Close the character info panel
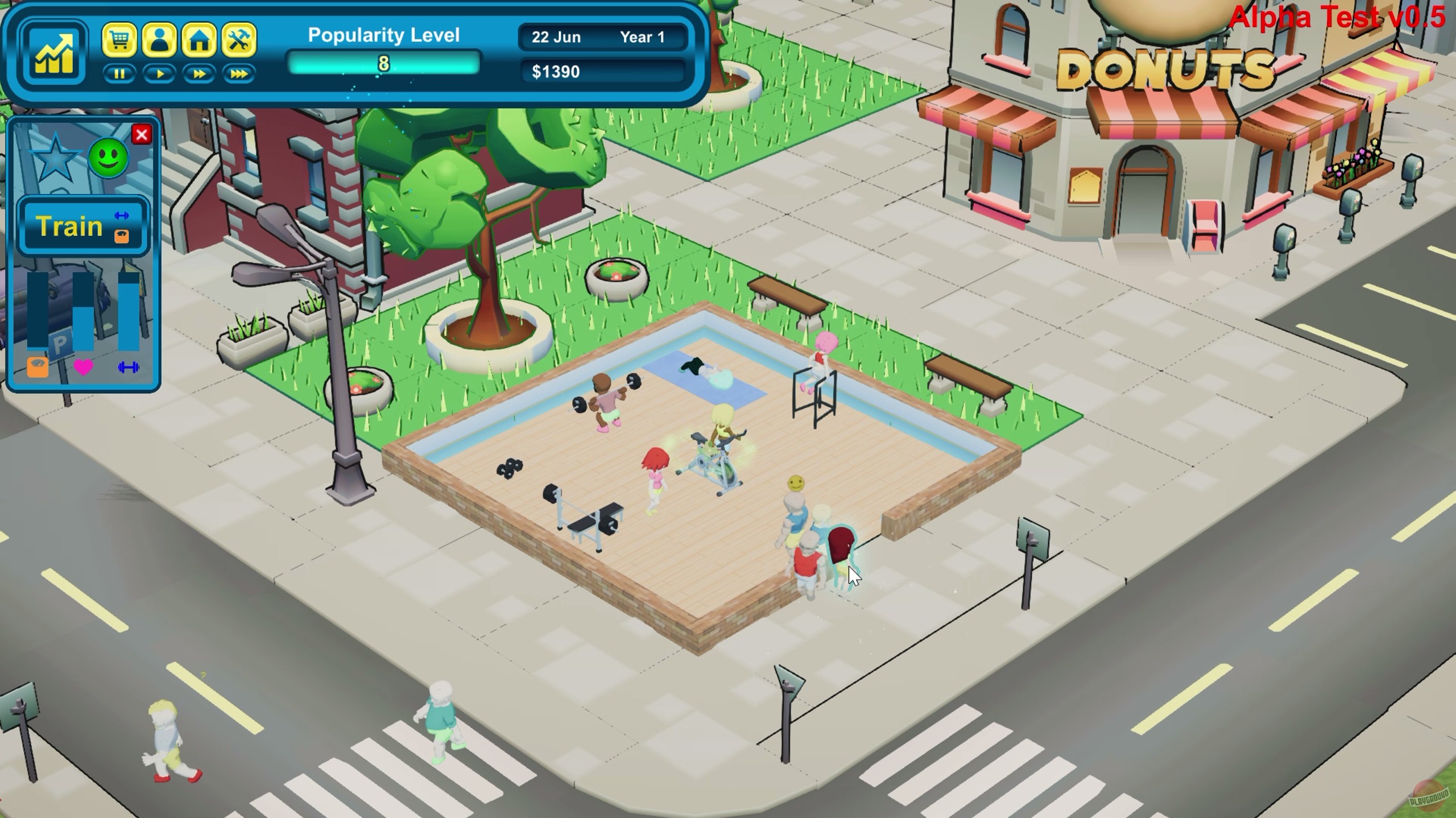 click(142, 135)
